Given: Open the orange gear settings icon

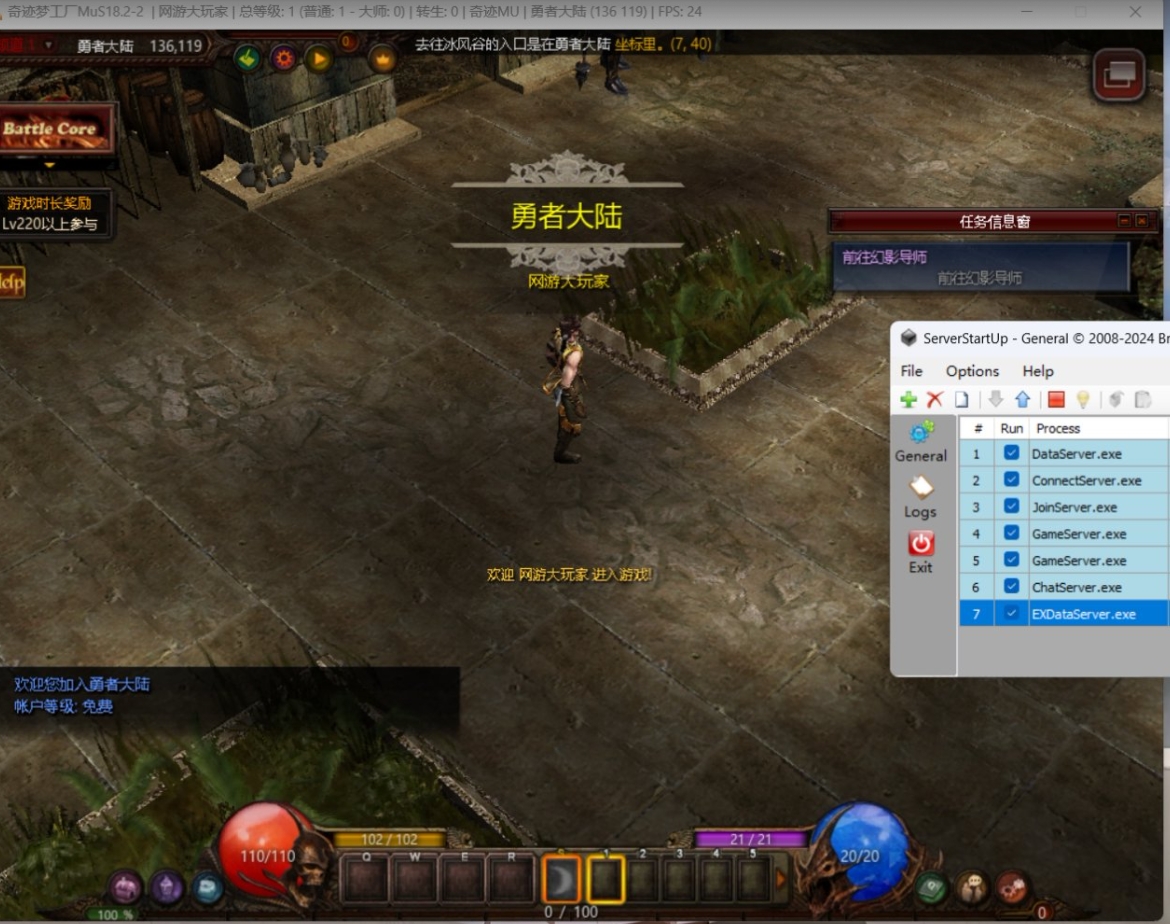Looking at the screenshot, I should pos(283,58).
